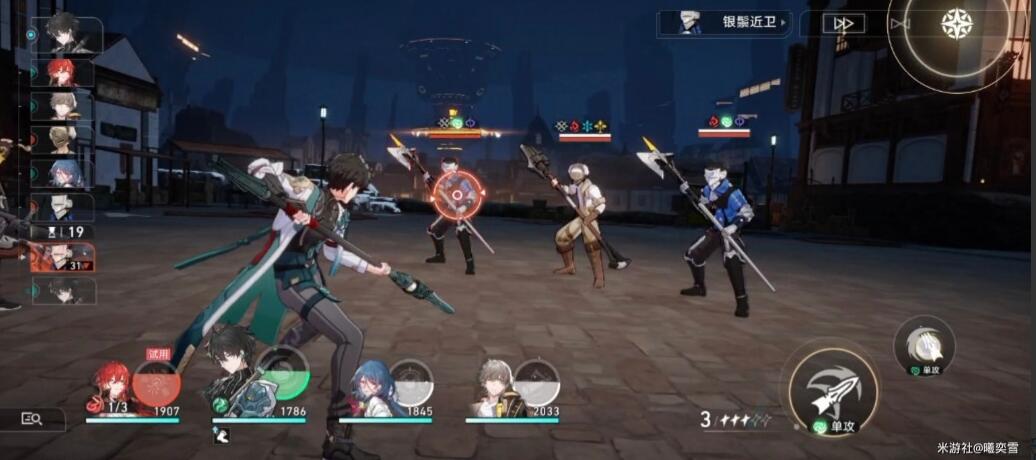The height and width of the screenshot is (460, 1036).
Task: Select the blue-haired character's ultimate circle
Action: [411, 382]
